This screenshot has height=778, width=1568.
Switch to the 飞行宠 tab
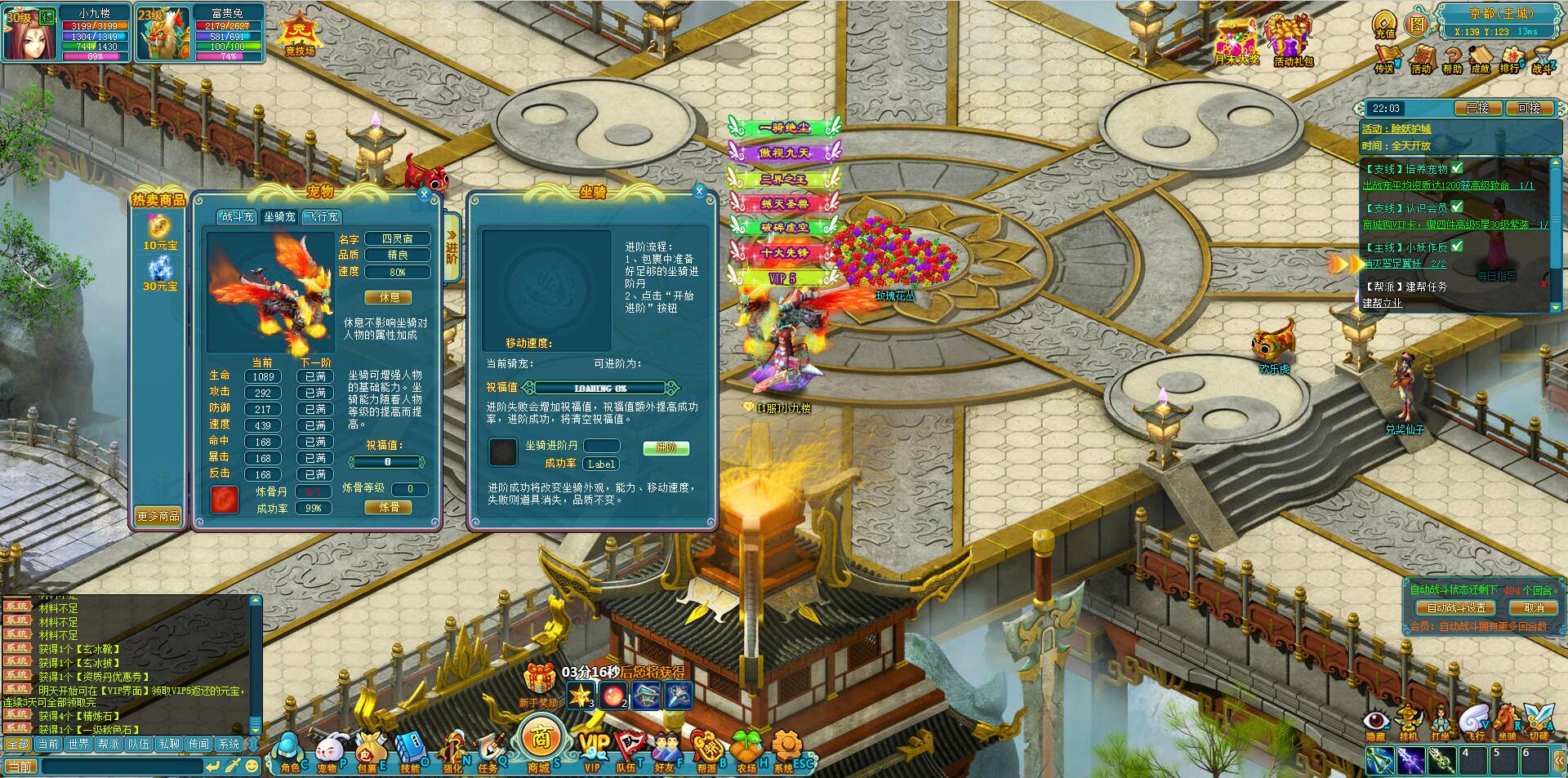pos(321,216)
